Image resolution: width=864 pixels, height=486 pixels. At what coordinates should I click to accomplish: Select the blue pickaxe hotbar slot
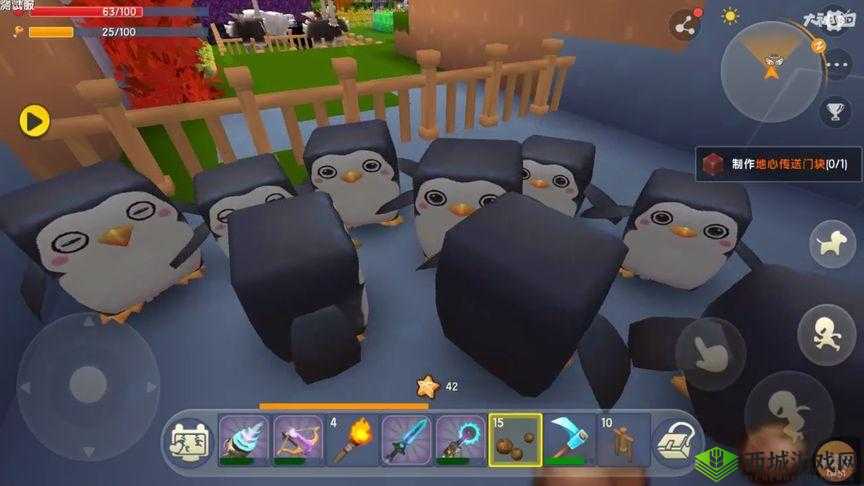tap(569, 439)
